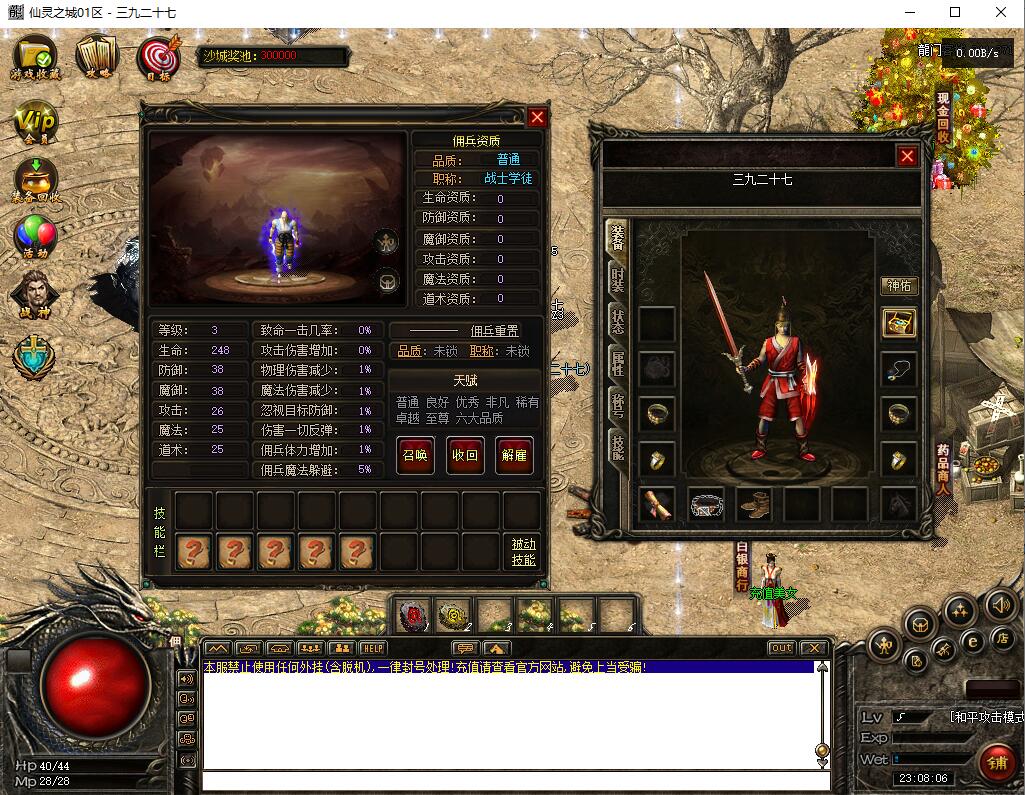The image size is (1025, 795).
Task: Dismiss the mercenary with 解雇
Action: (x=514, y=455)
